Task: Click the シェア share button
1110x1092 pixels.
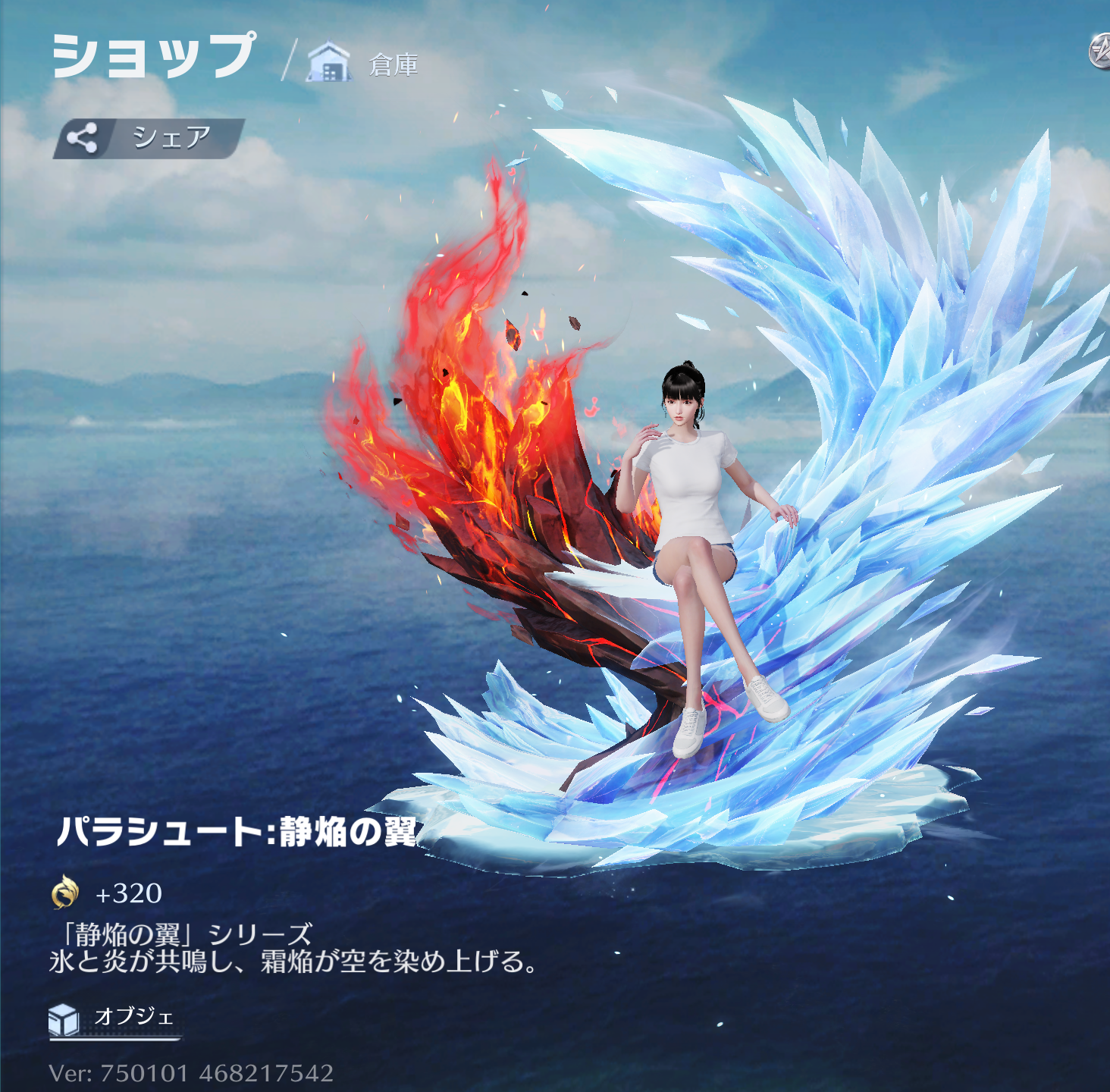Action: pyautogui.click(x=149, y=138)
